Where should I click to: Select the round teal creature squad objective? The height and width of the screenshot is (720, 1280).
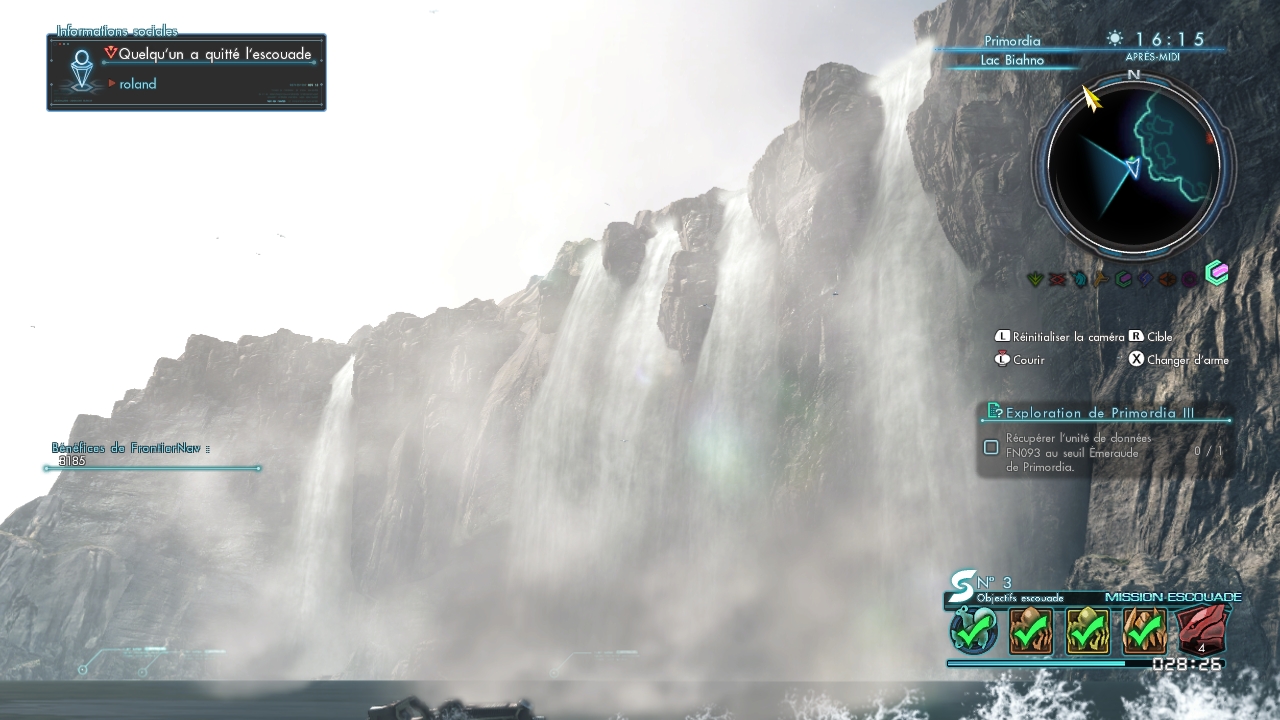[x=973, y=631]
